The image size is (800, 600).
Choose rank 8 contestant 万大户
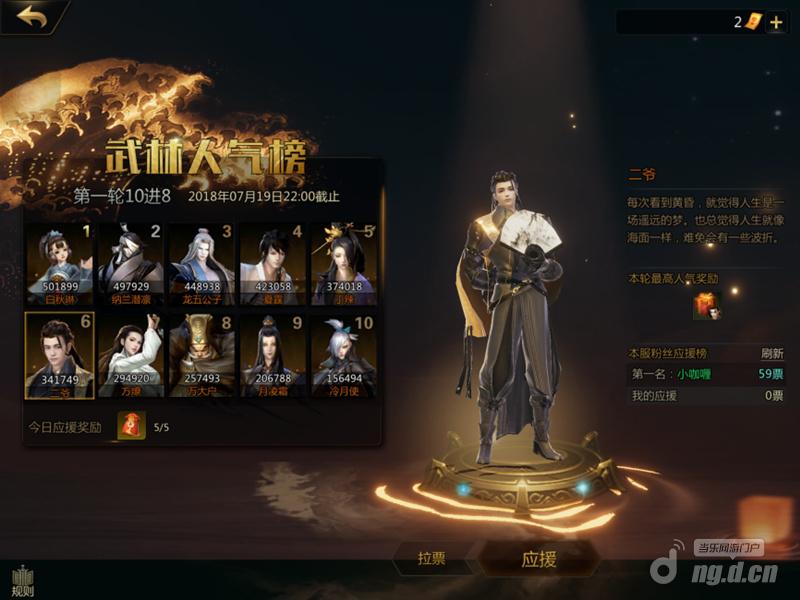(200, 354)
